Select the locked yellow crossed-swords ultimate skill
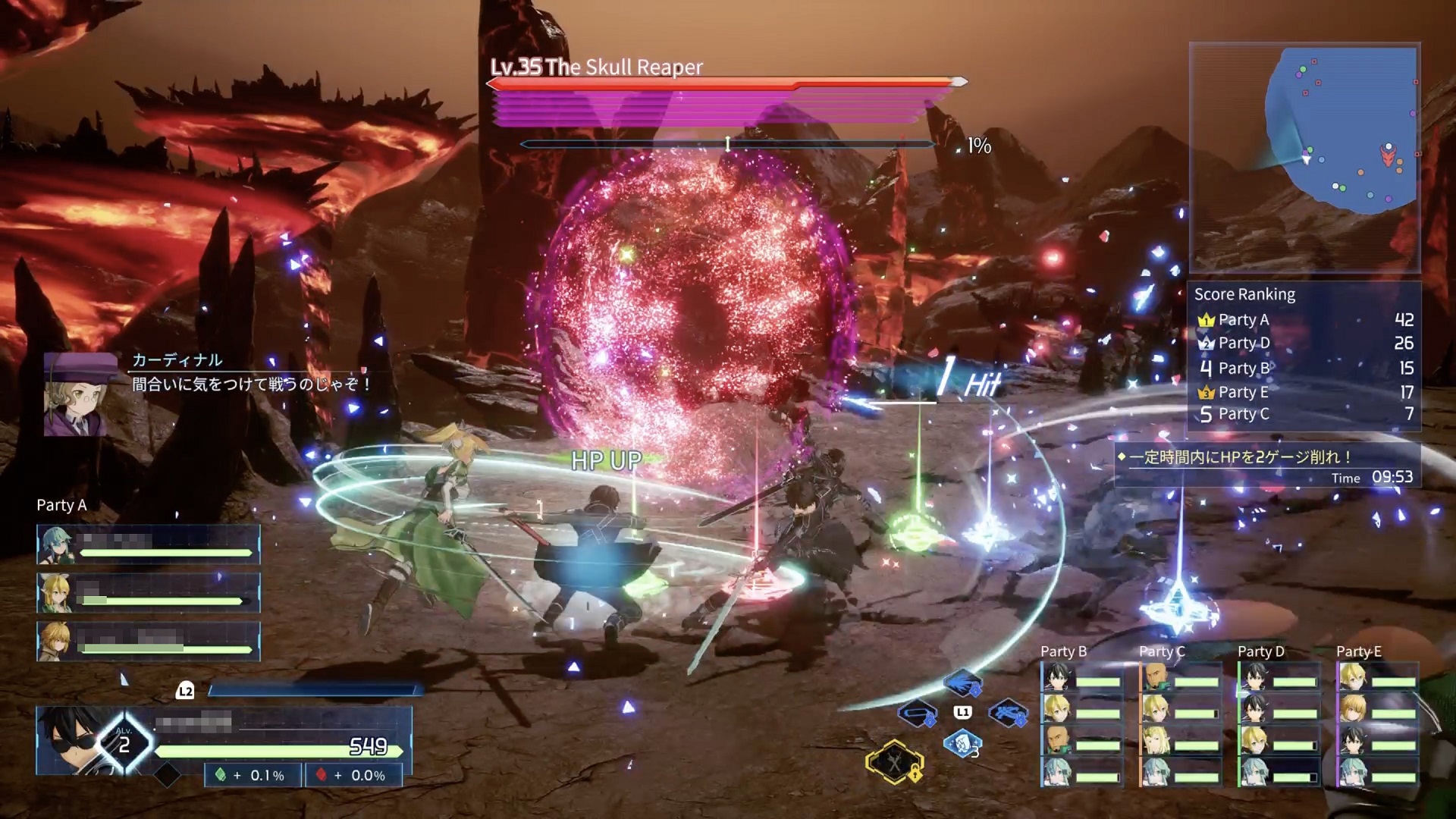1456x819 pixels. click(x=895, y=761)
